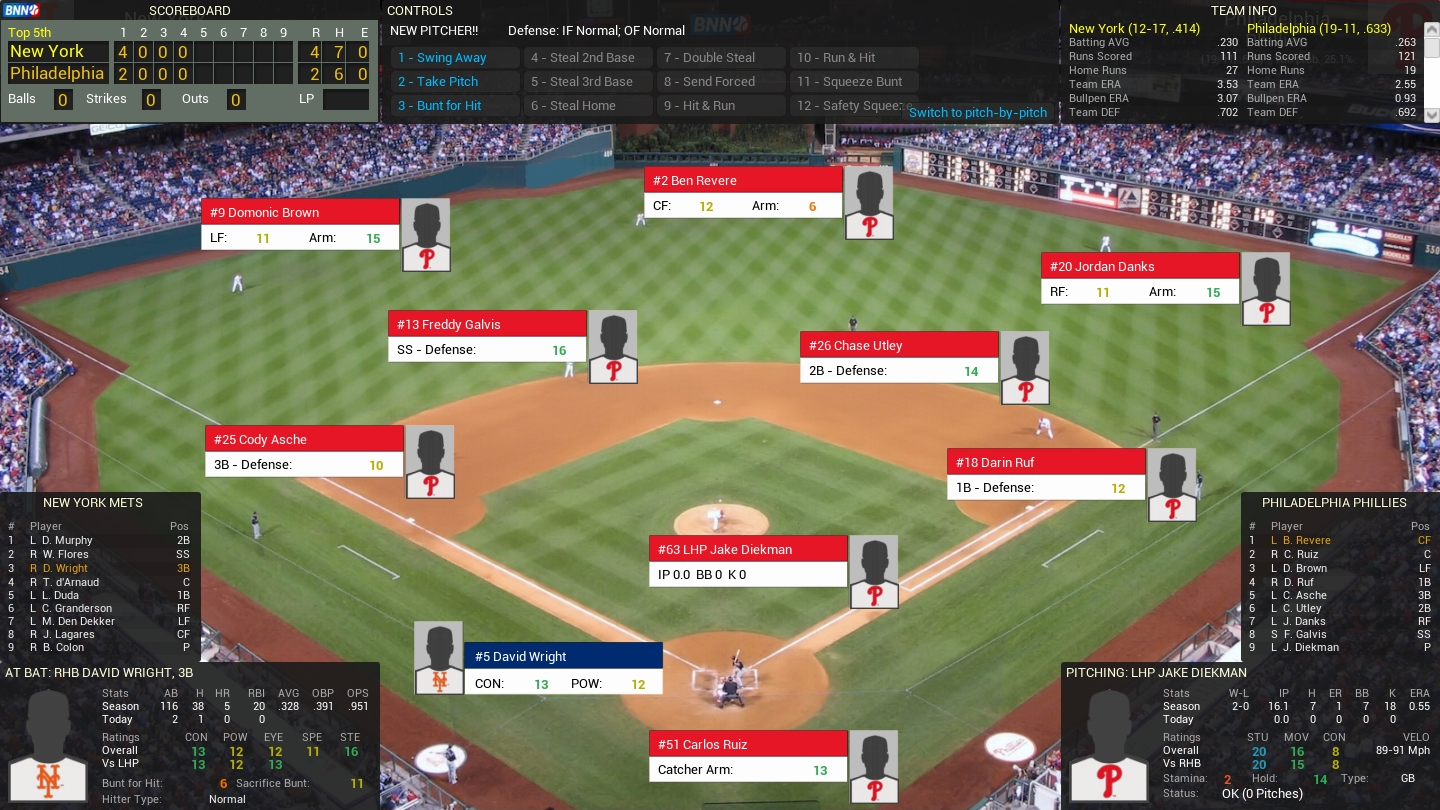Click Jordan Danks' portrait silhouette

1265,288
